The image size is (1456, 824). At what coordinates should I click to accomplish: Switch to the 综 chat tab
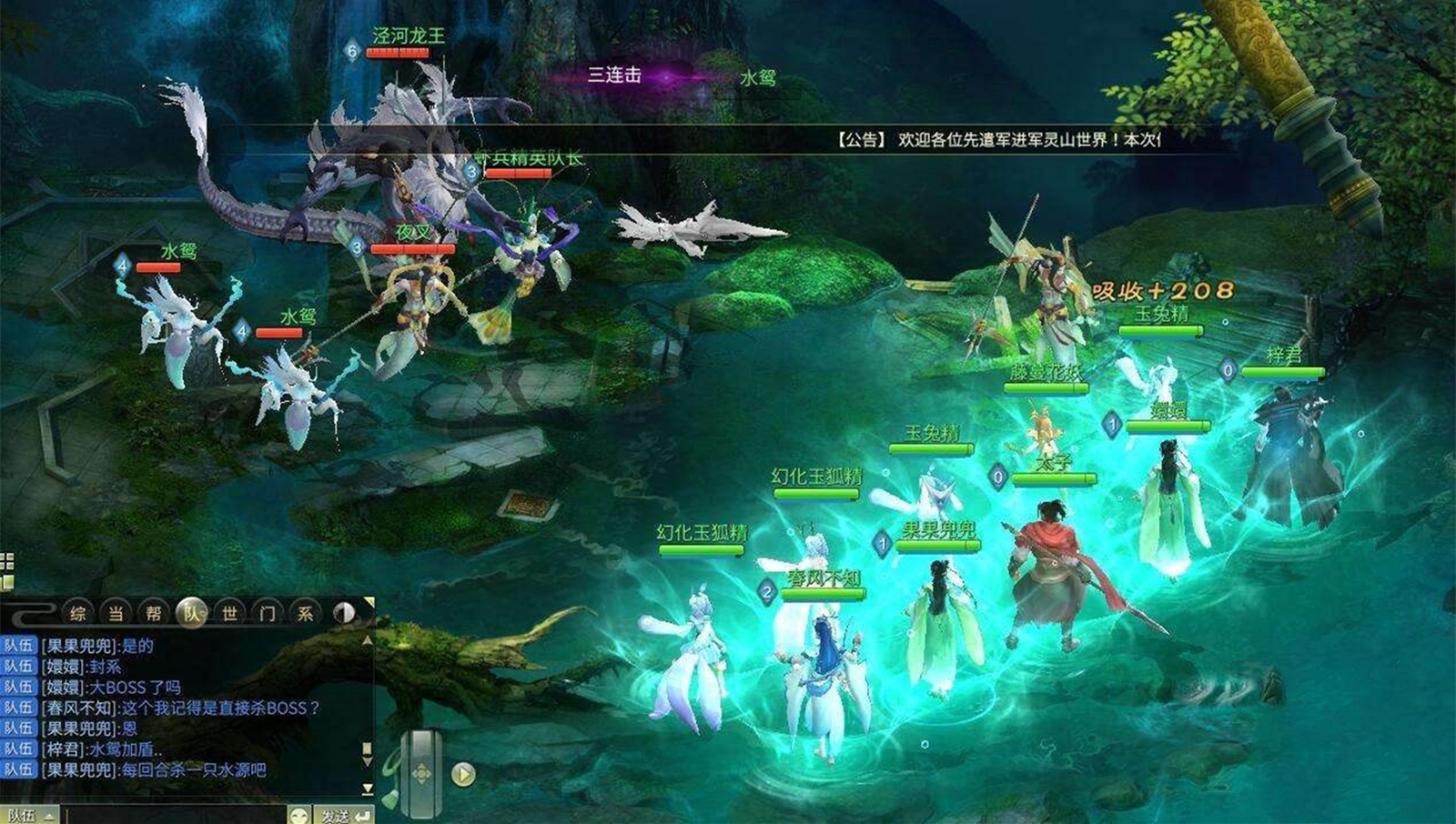[80, 613]
